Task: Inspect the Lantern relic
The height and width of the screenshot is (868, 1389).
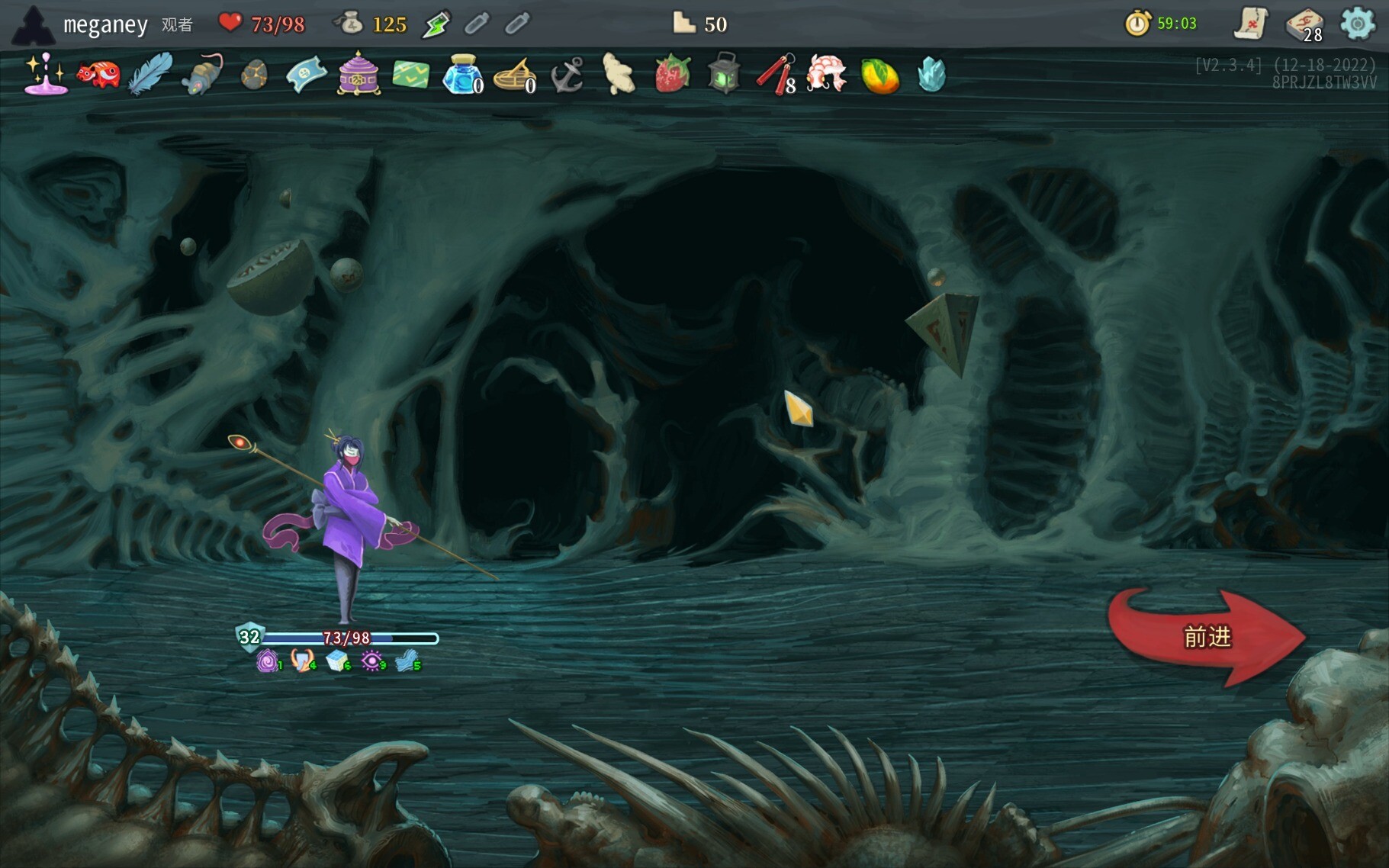Action: (x=723, y=75)
